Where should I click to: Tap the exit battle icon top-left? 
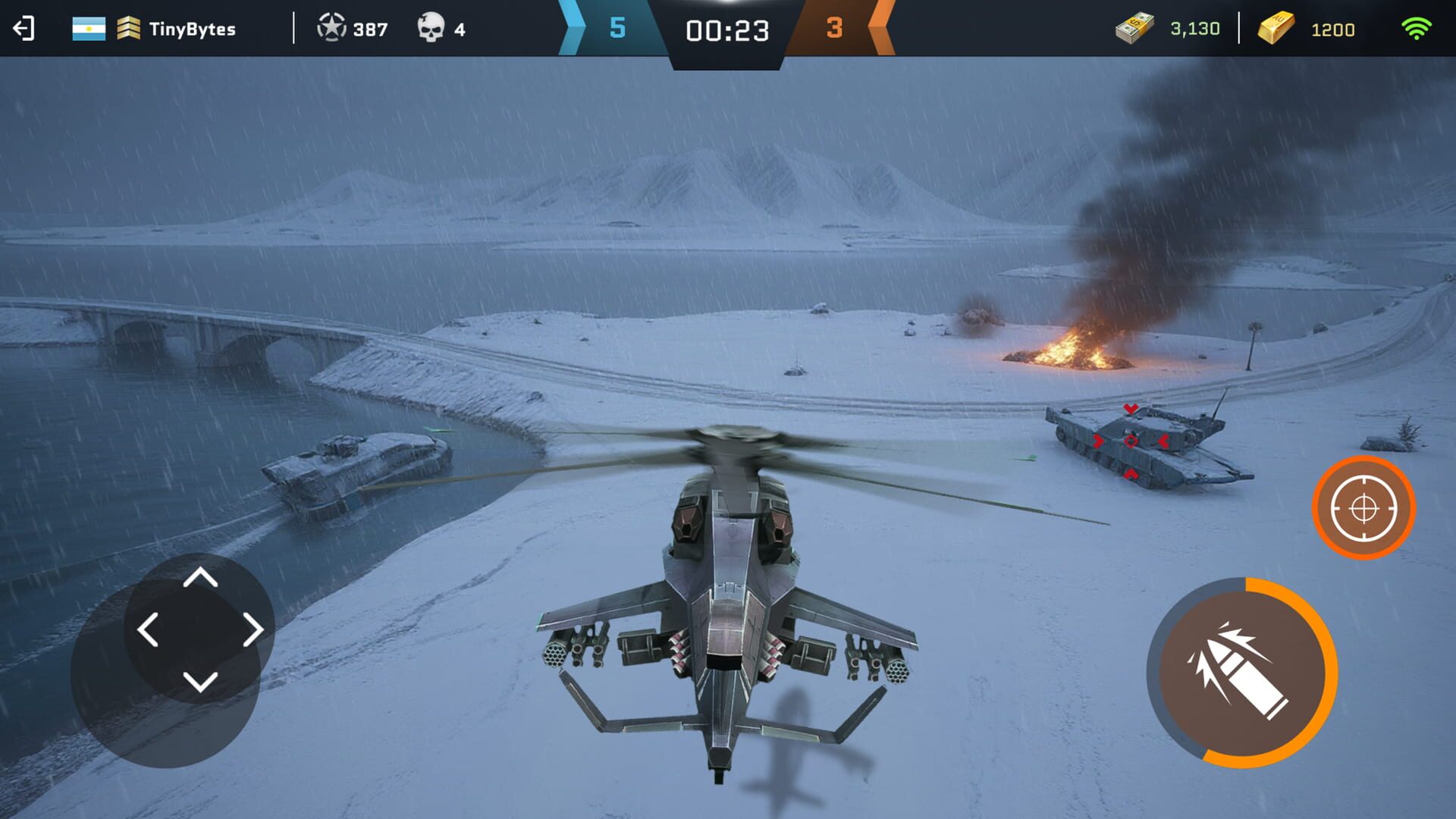(23, 29)
